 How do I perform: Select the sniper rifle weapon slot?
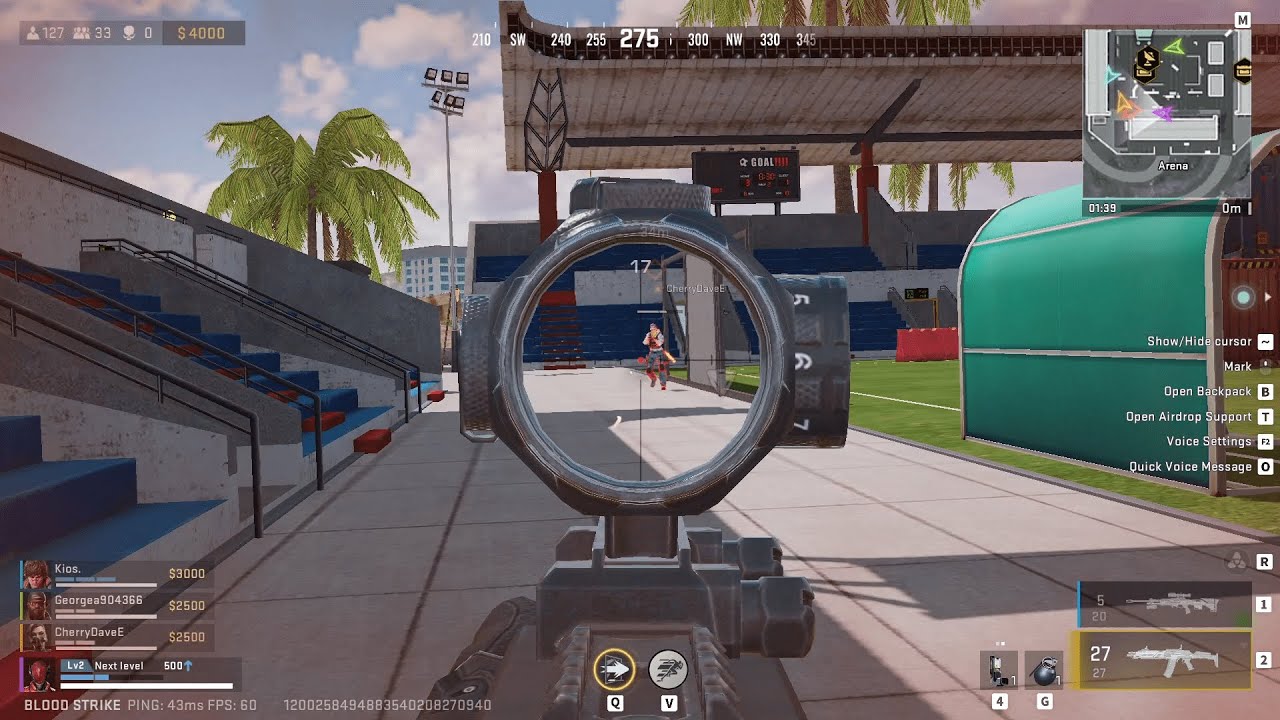tap(1164, 604)
